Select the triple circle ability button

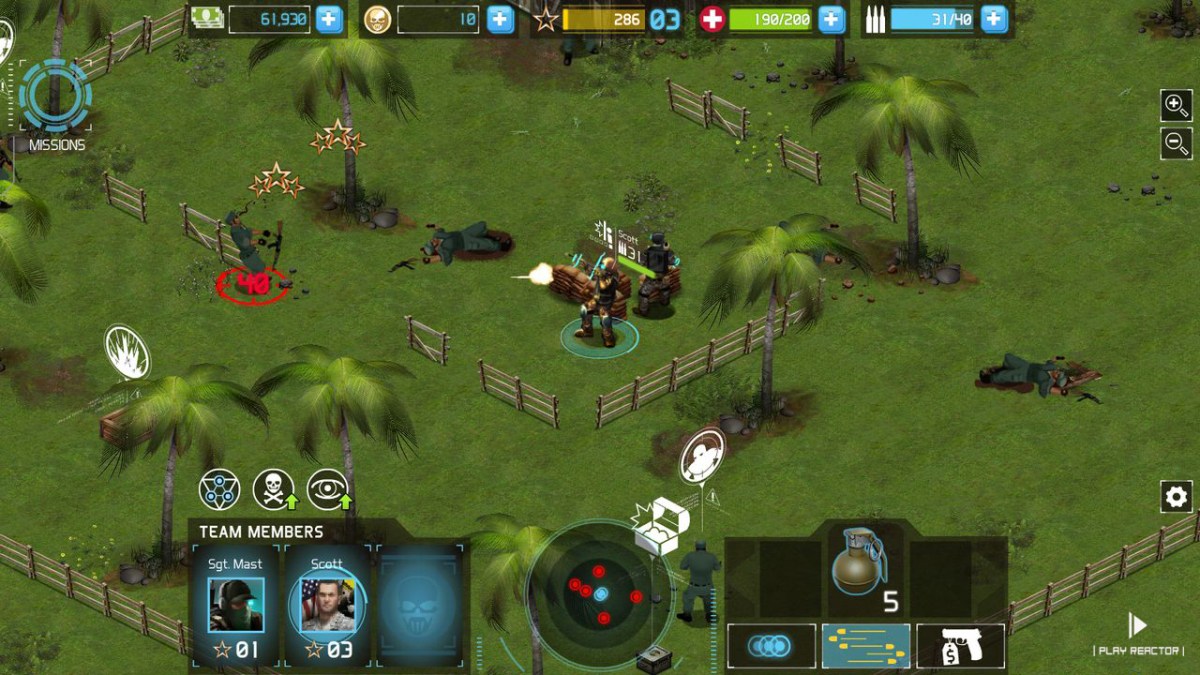(771, 646)
